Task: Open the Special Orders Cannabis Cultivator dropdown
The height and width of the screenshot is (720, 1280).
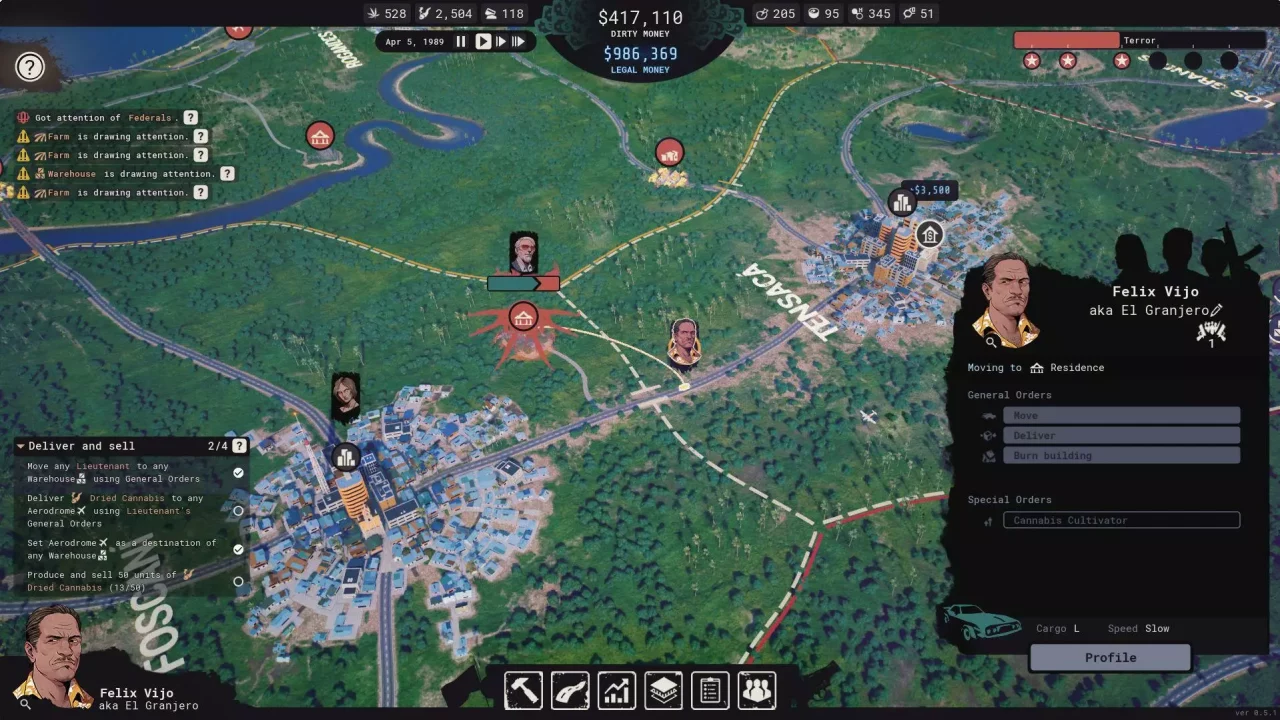Action: (x=1121, y=520)
